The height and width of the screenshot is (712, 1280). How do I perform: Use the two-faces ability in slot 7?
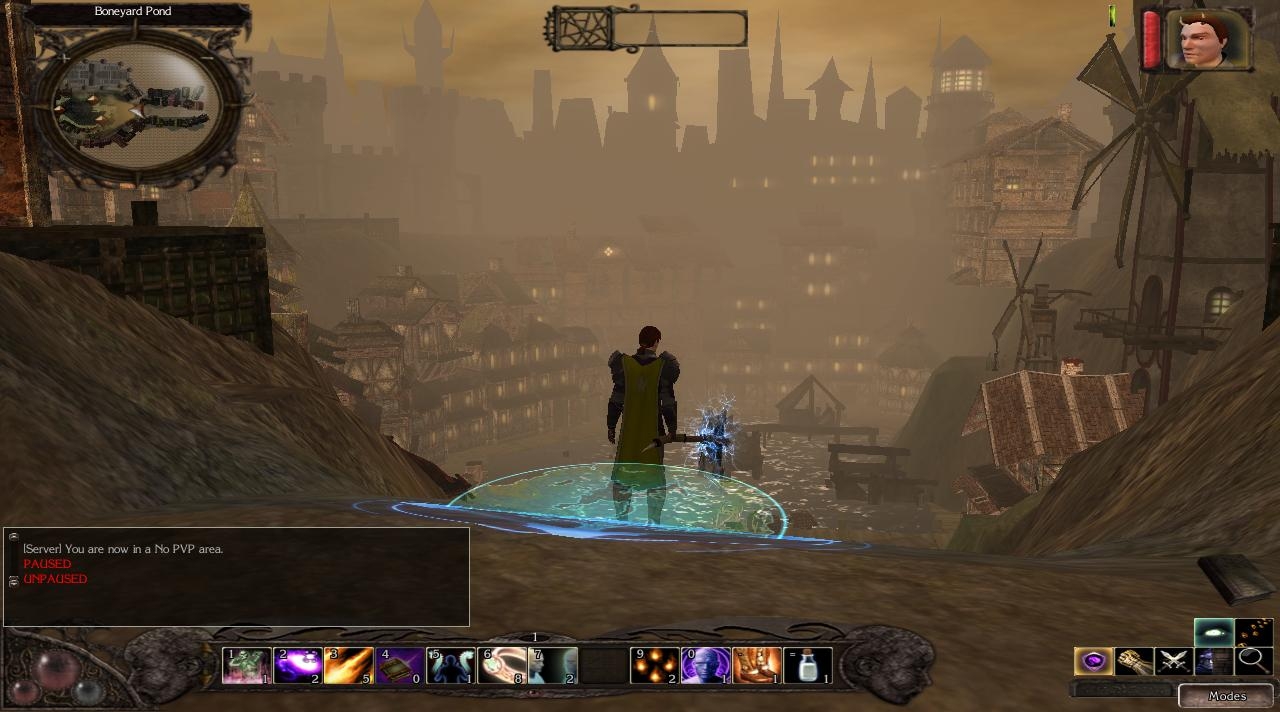click(553, 666)
